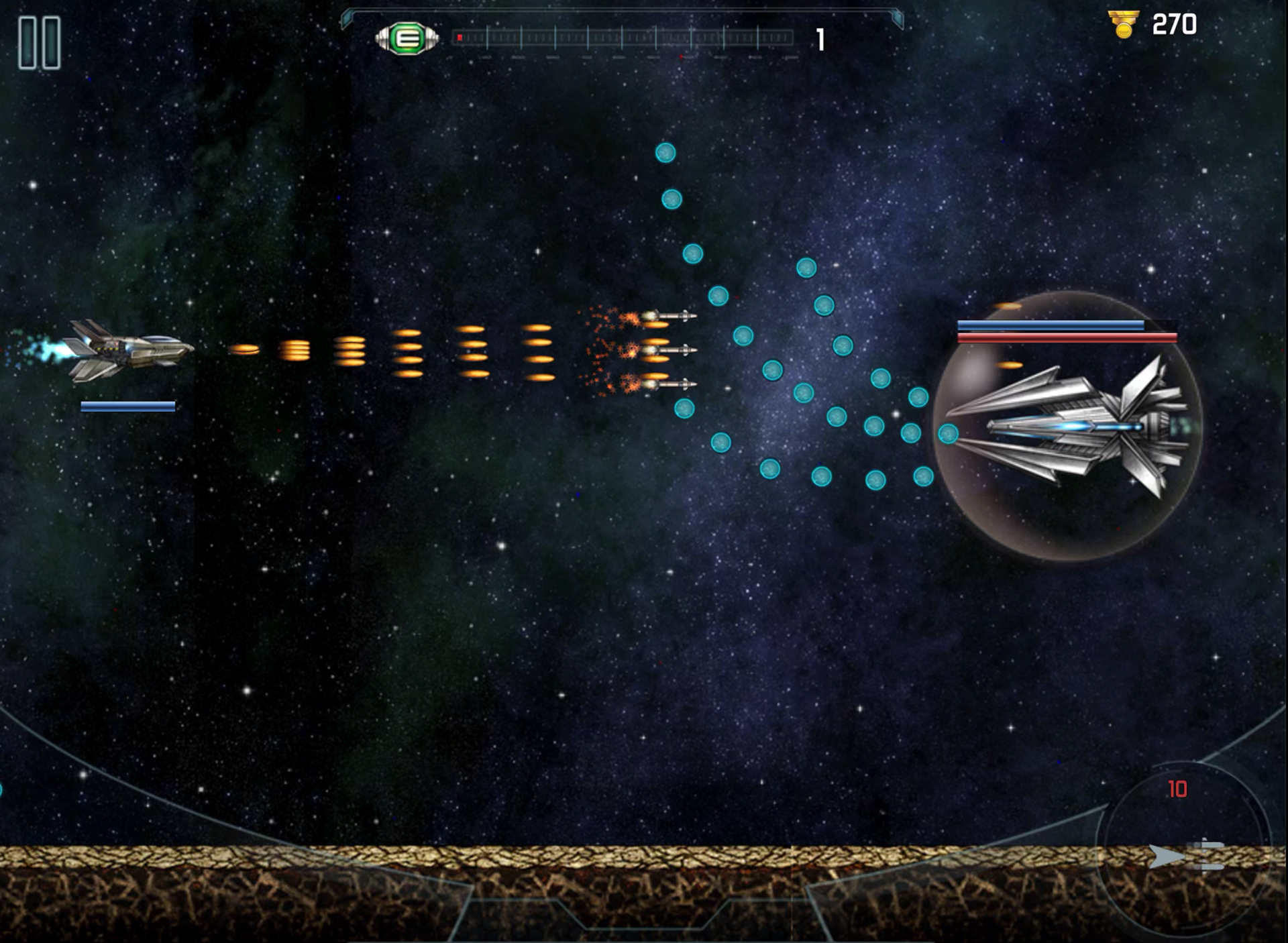
Task: Tap the green energy capsule icon
Action: (407, 39)
